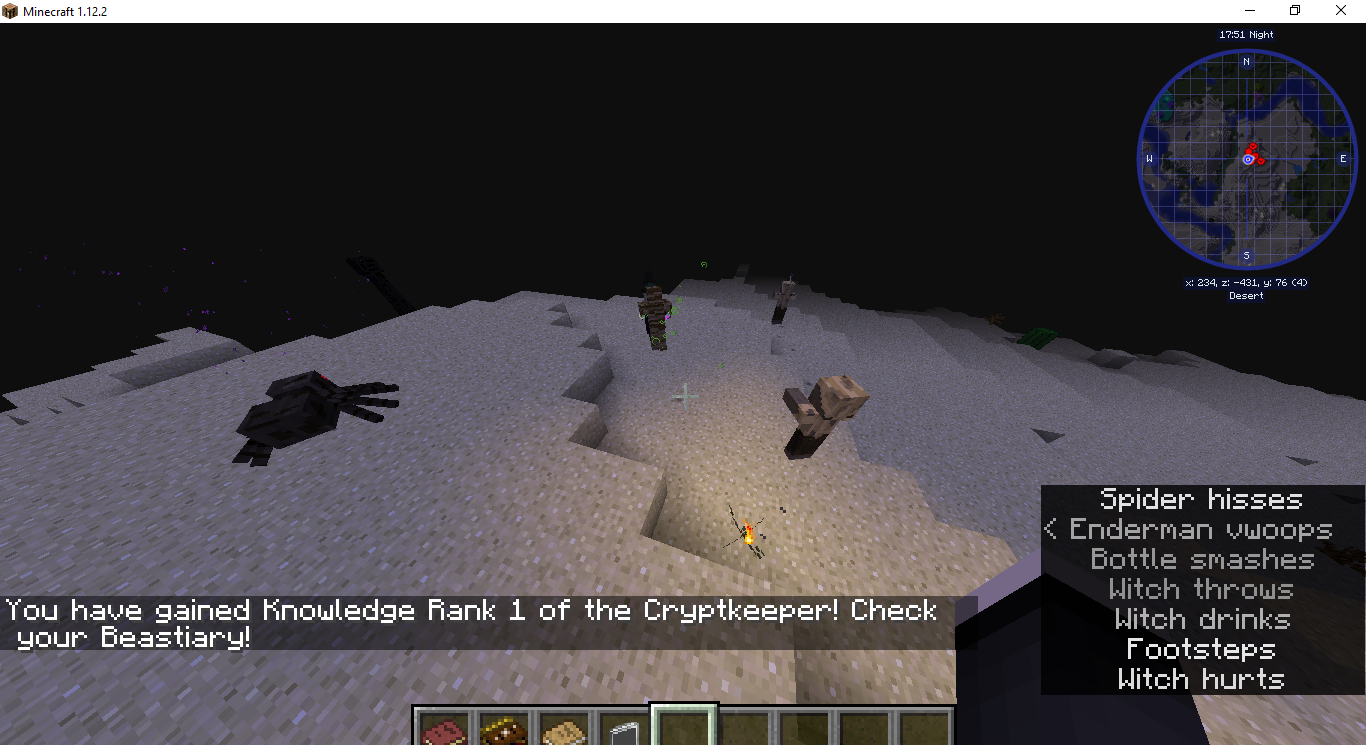1366x745 pixels.
Task: Select the bread item in the third hotbar slot
Action: point(565,731)
